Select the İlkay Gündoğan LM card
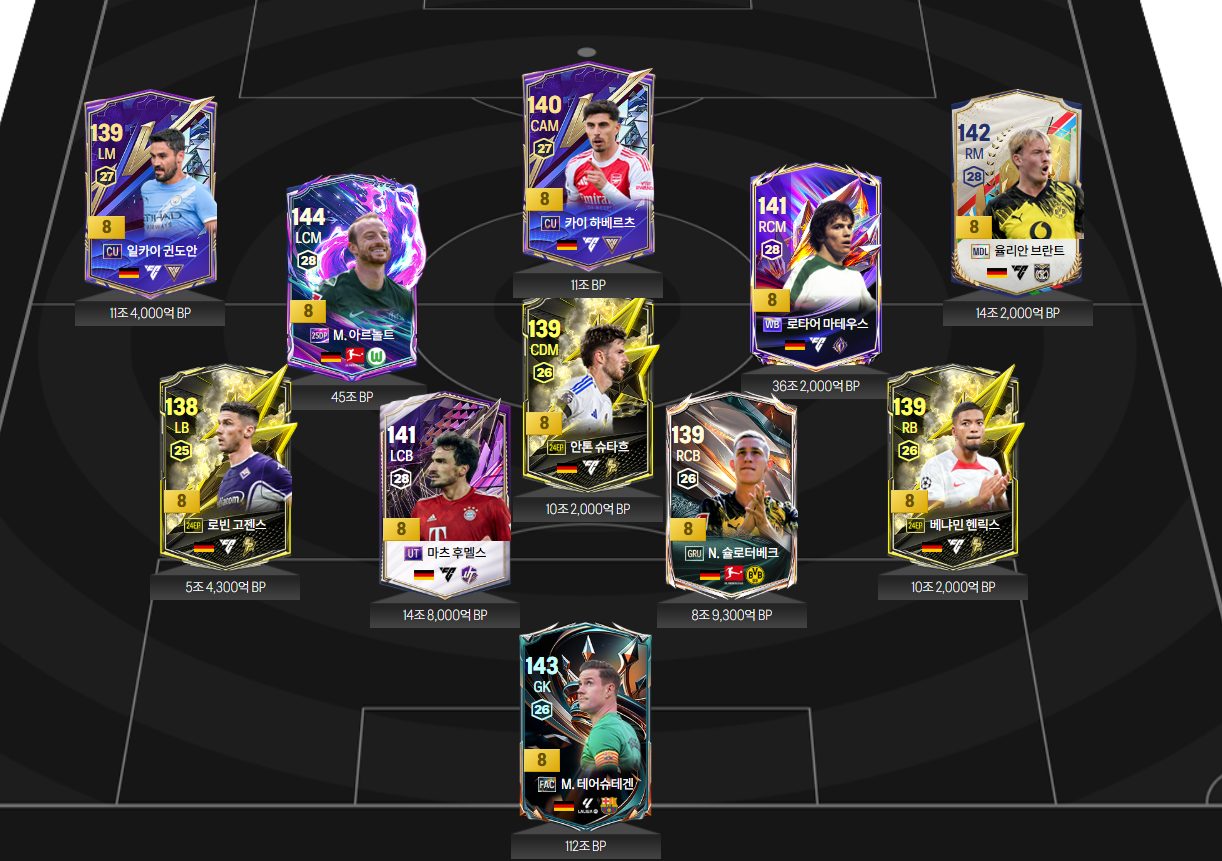Screen dimensions: 1222x861 tap(150, 197)
